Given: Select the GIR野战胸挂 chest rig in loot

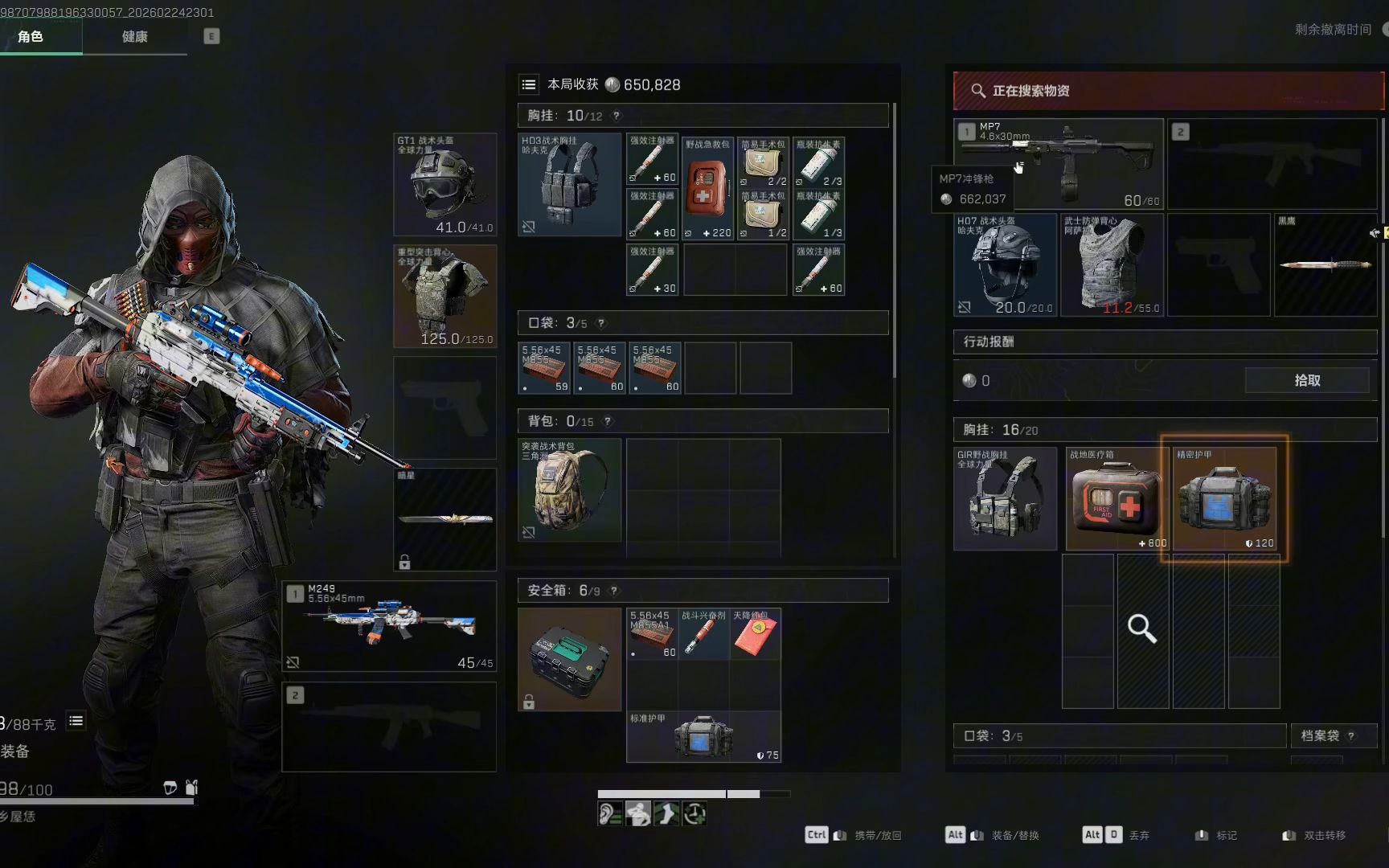Looking at the screenshot, I should tap(1005, 499).
